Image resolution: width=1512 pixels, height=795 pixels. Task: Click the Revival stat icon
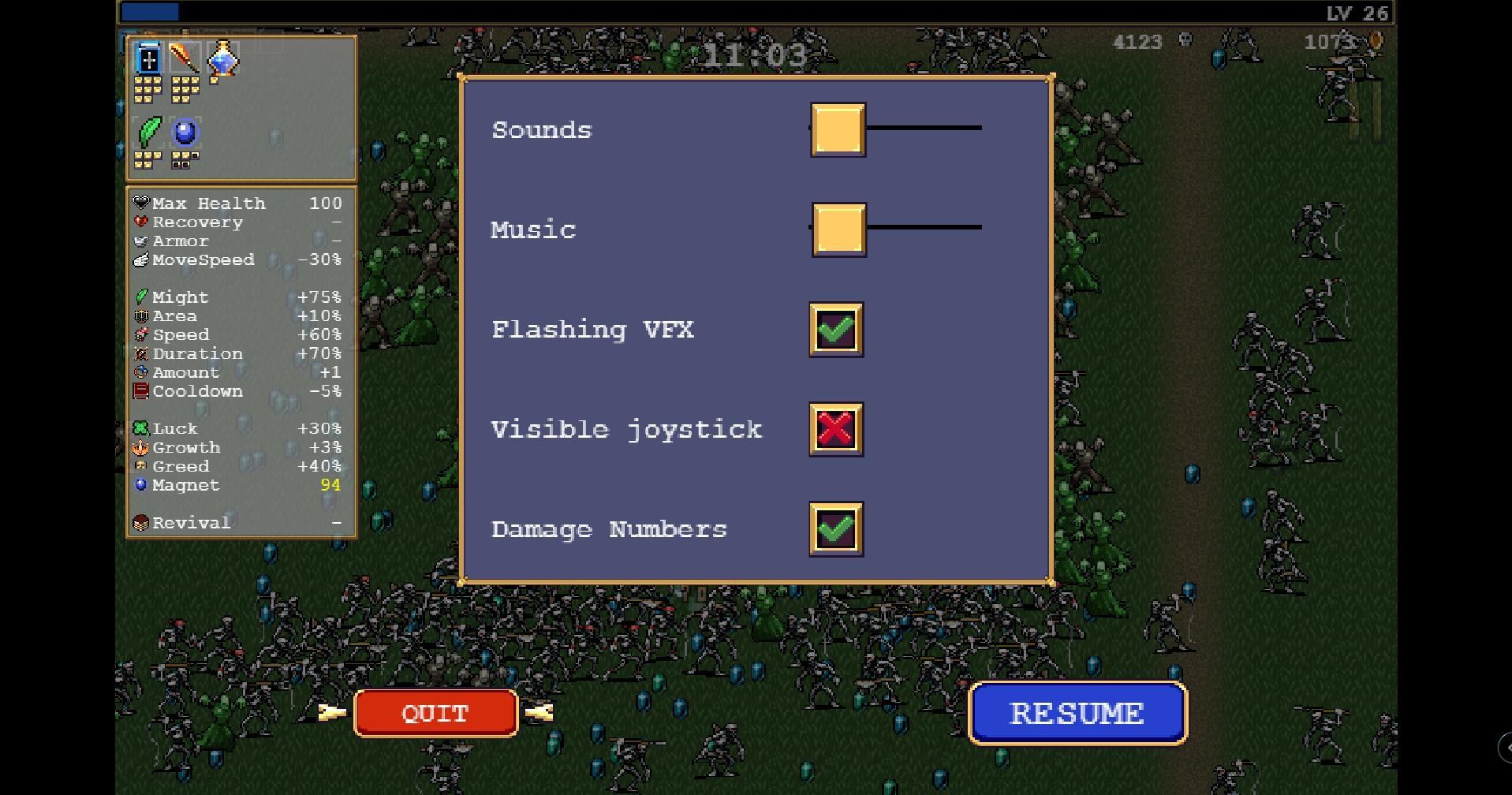[142, 522]
